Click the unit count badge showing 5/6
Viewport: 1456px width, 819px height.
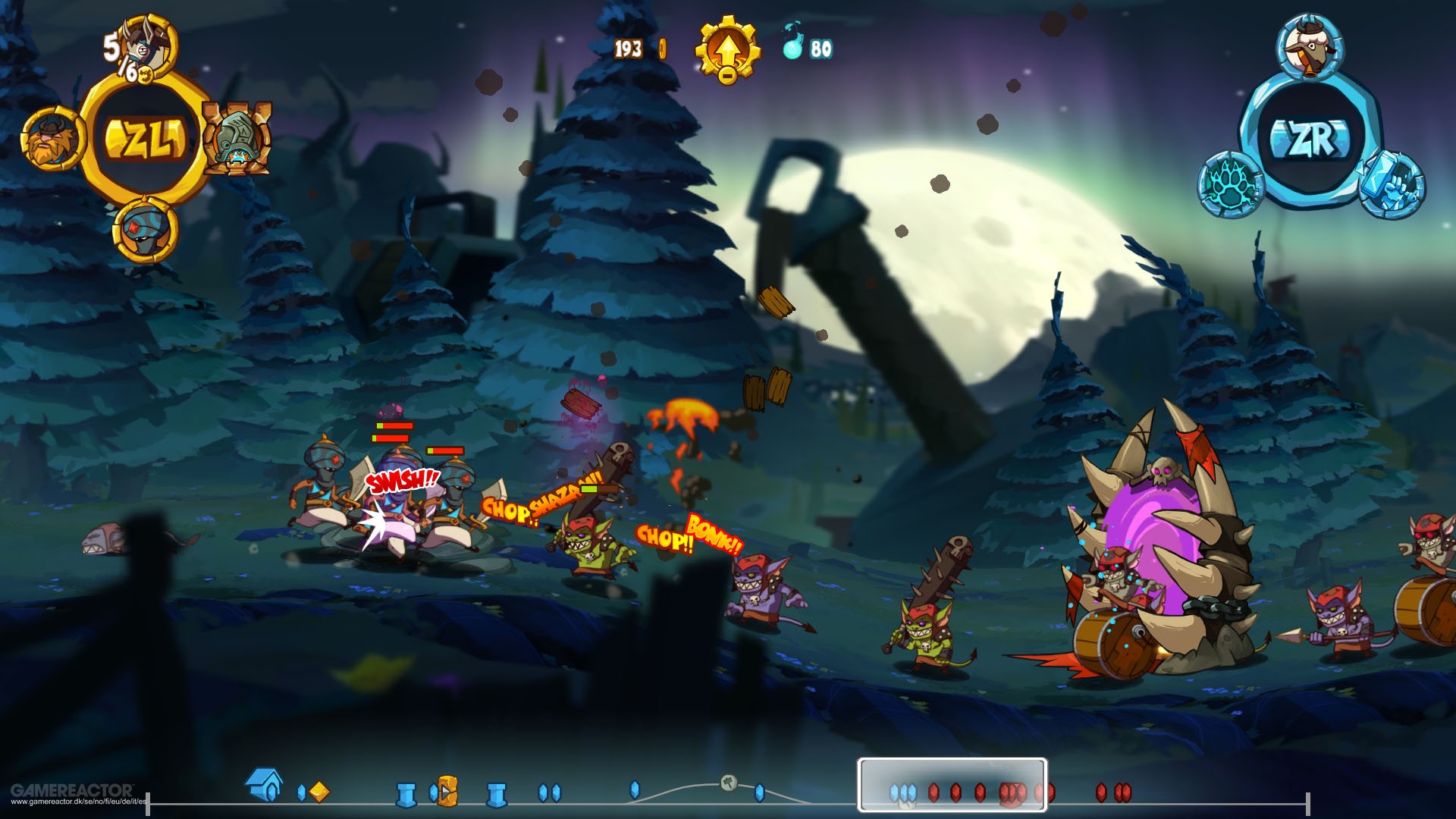click(x=119, y=55)
